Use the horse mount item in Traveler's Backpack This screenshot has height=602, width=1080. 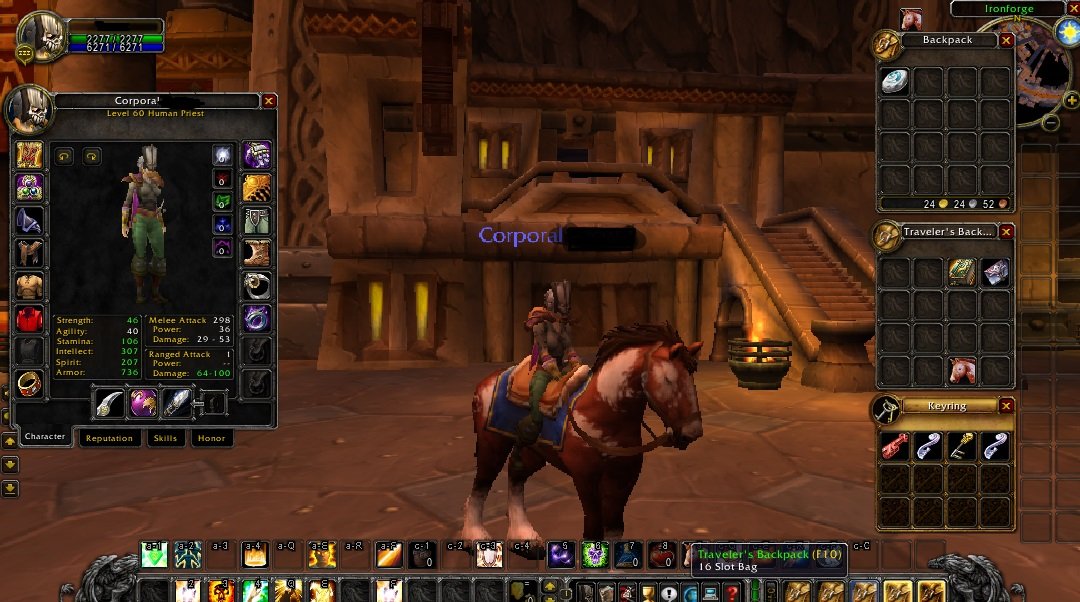(x=963, y=370)
